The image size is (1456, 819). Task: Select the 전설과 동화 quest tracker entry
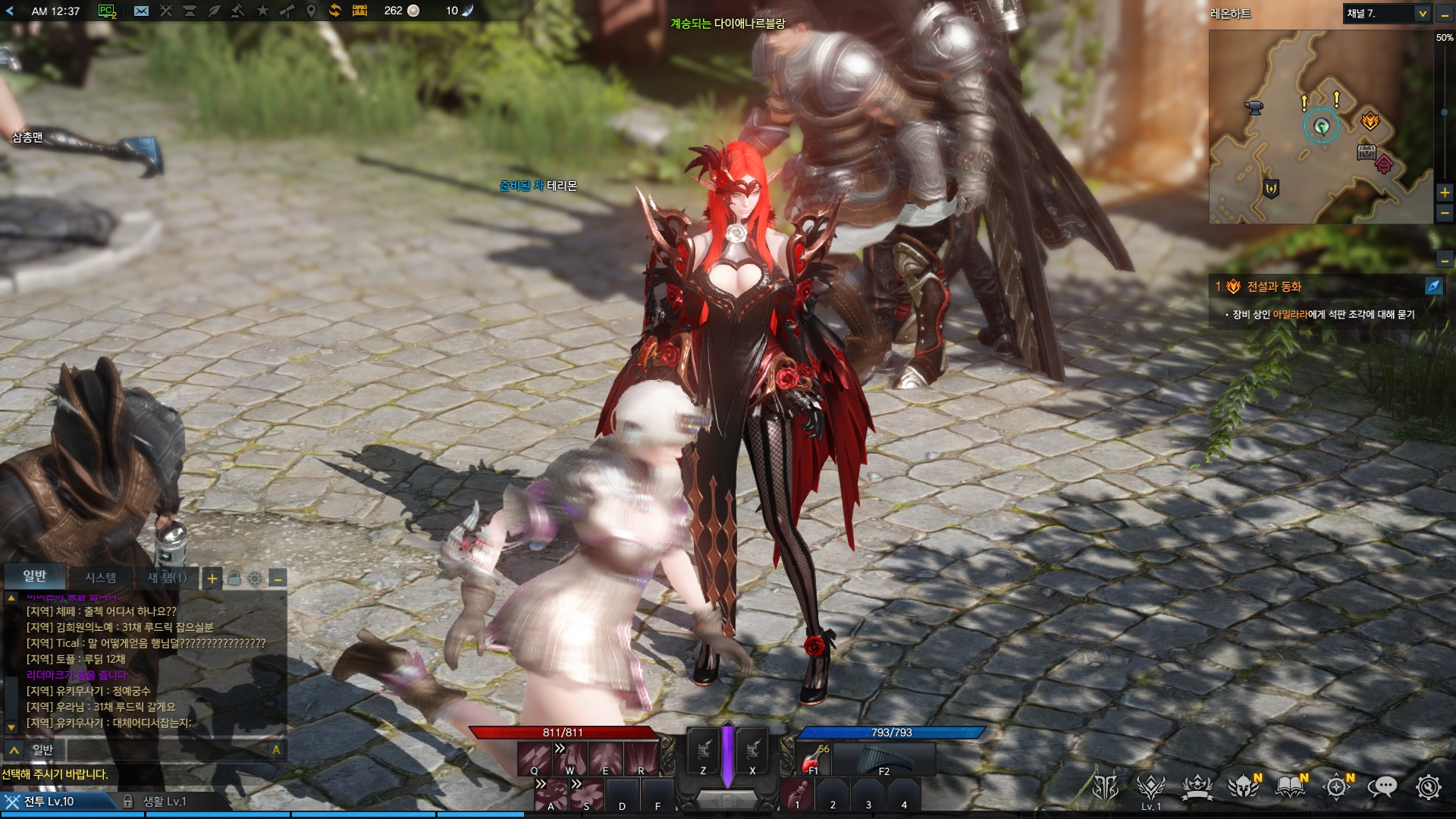(1274, 287)
